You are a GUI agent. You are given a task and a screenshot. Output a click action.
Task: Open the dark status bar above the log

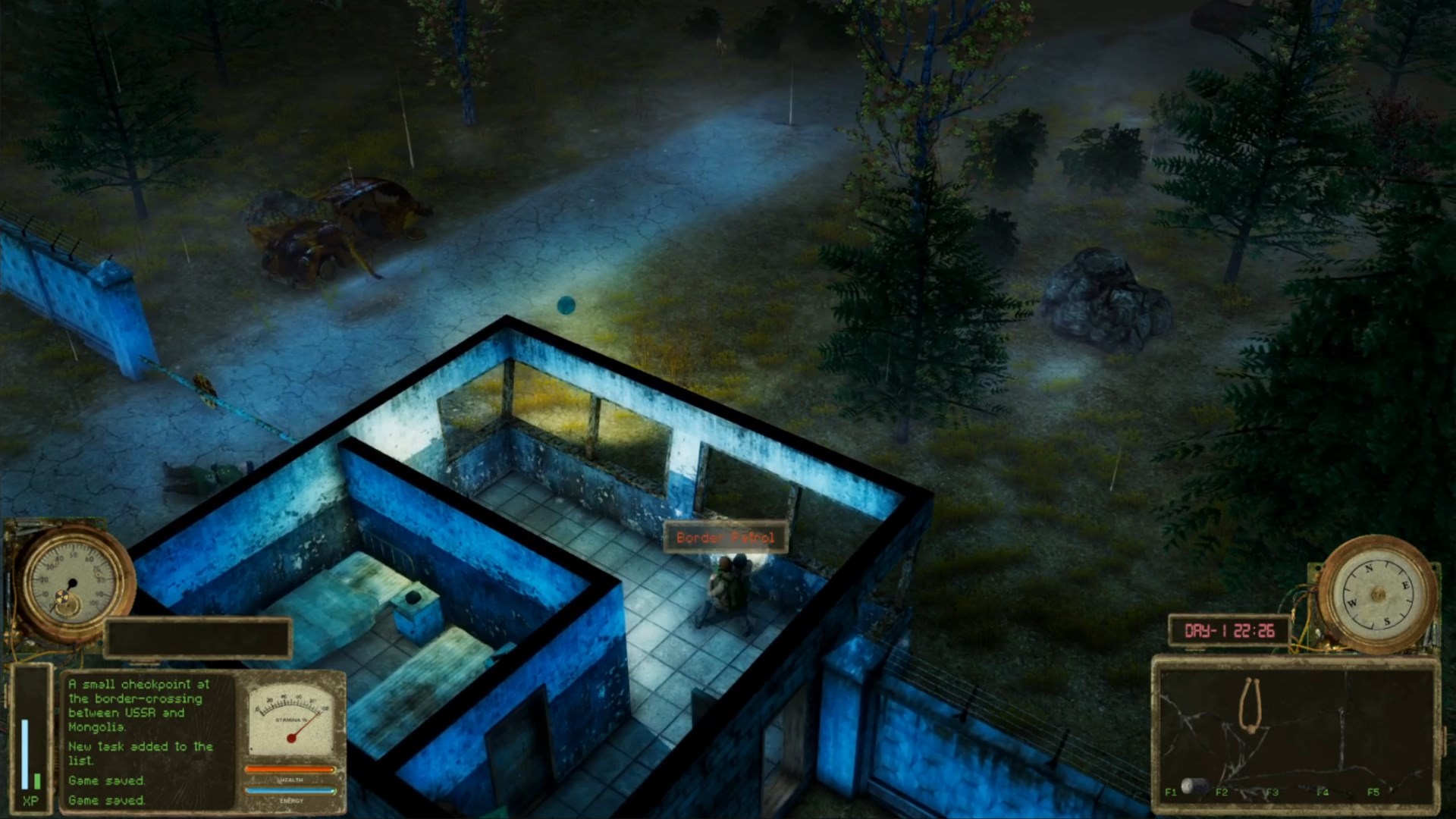pyautogui.click(x=199, y=637)
